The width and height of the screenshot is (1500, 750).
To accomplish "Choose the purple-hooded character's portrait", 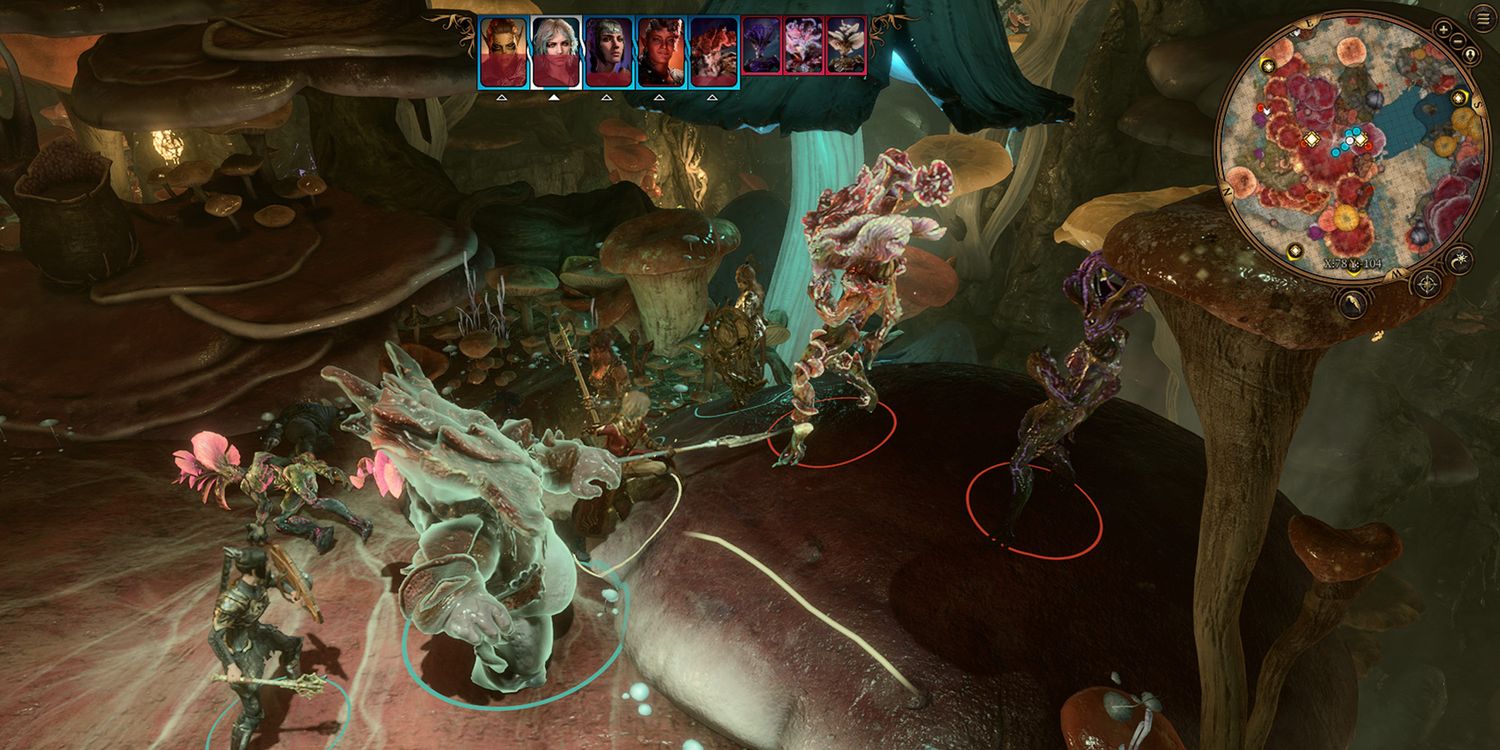I will coord(608,52).
